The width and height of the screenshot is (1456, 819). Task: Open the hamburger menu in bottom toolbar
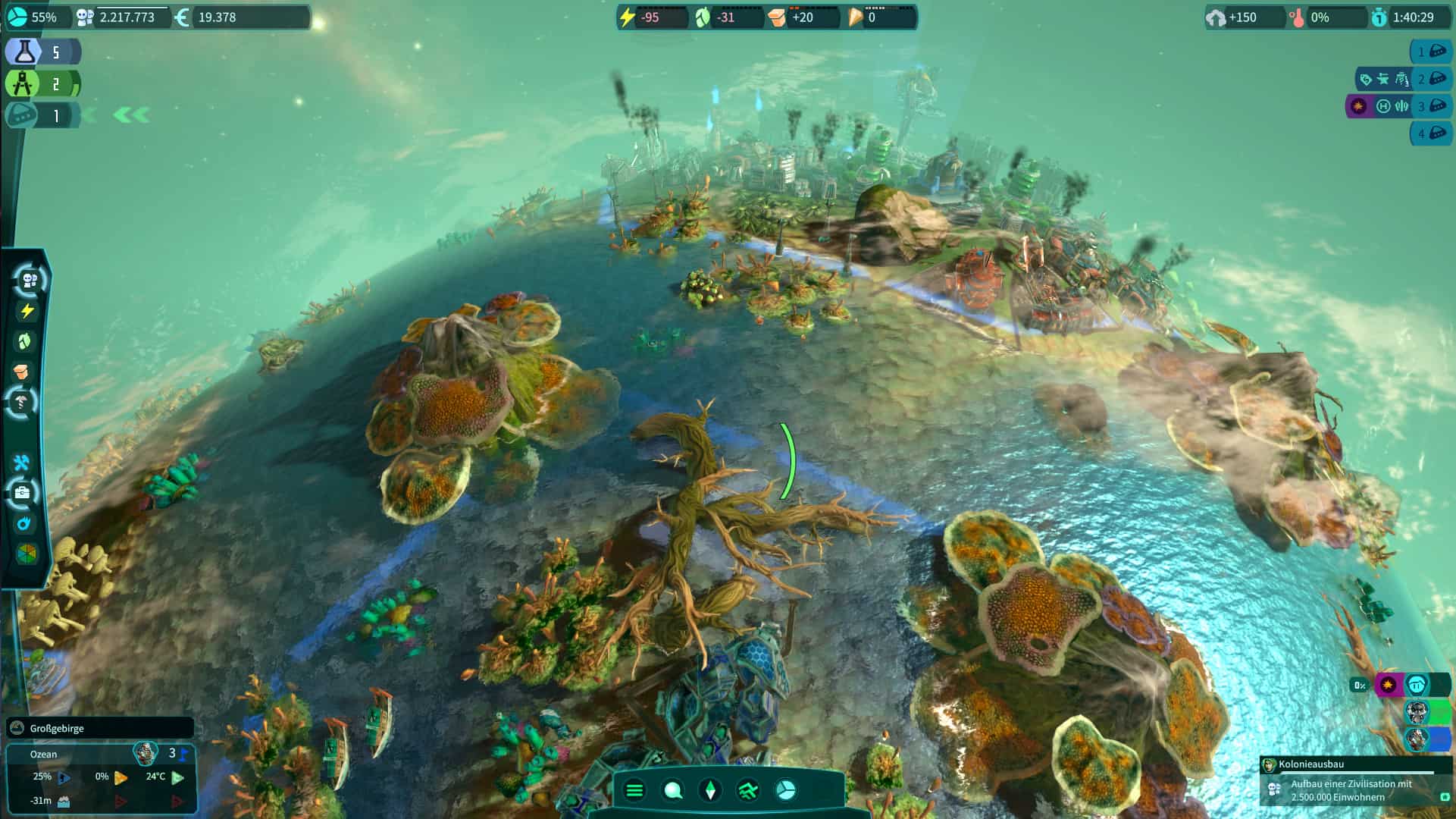coord(634,791)
